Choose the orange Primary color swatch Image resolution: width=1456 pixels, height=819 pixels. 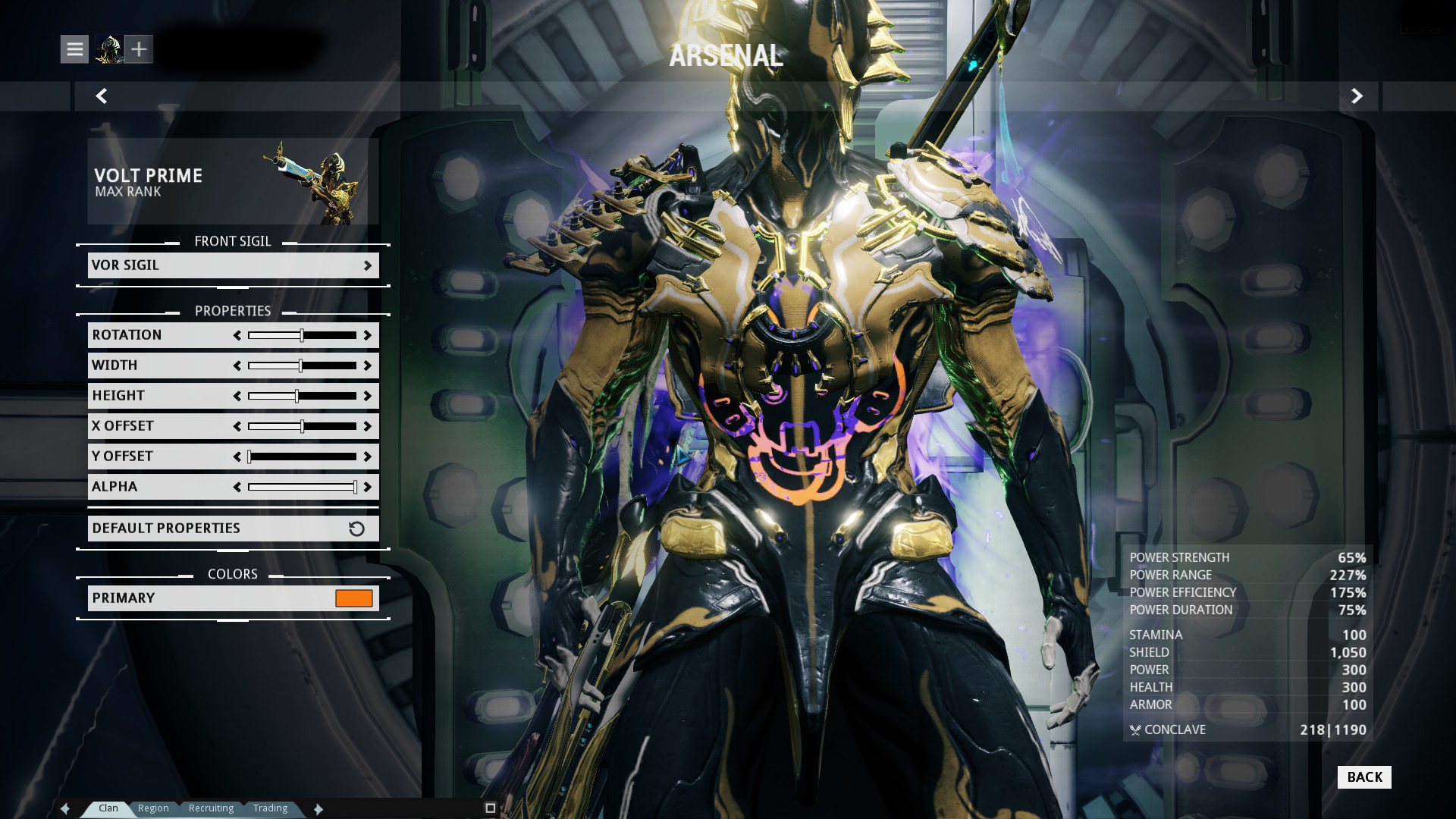point(354,598)
